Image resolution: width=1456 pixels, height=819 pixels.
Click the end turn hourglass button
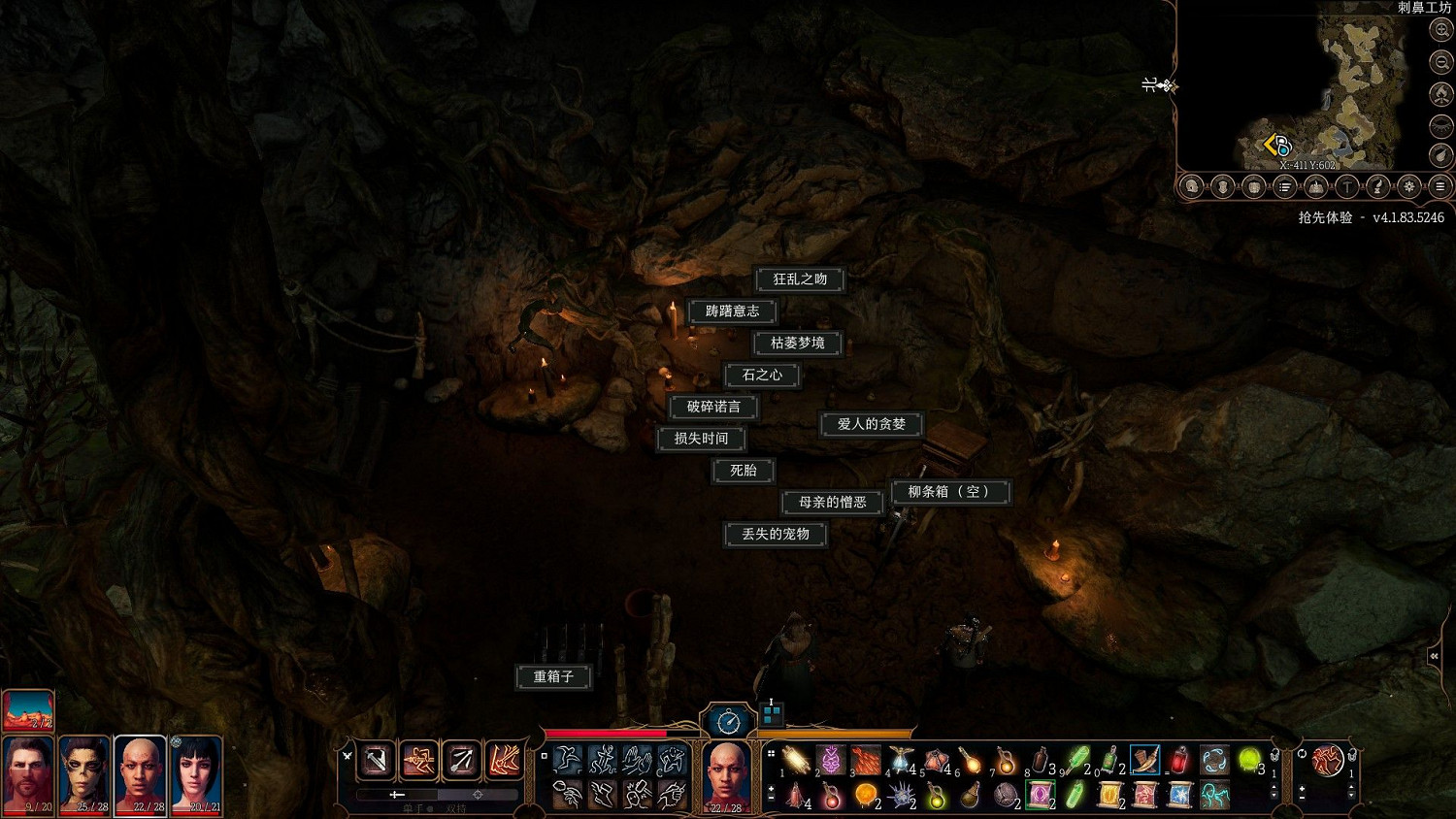(728, 721)
